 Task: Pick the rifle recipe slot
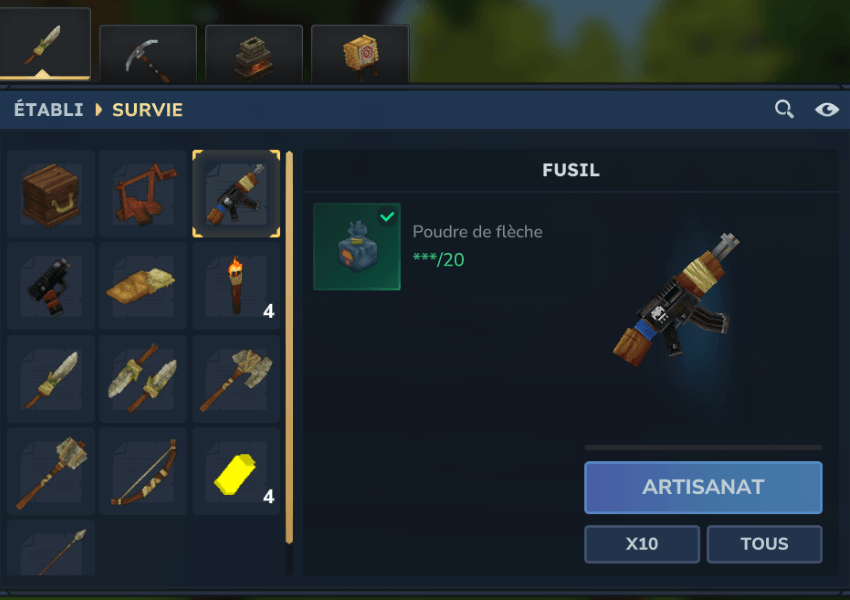pos(236,194)
